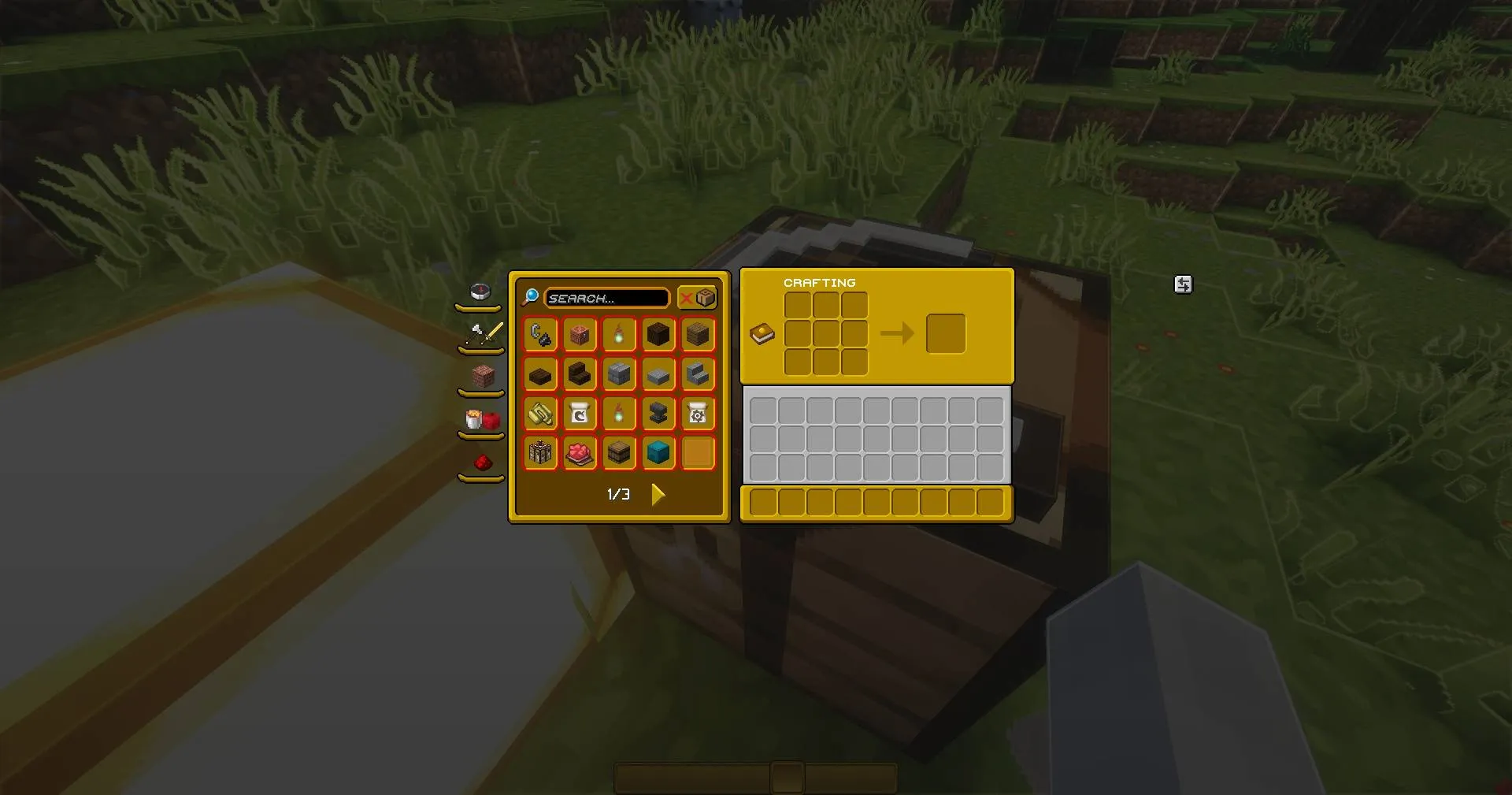Image resolution: width=1512 pixels, height=795 pixels.
Task: Select the TNT recipe in the grid
Action: tap(540, 452)
